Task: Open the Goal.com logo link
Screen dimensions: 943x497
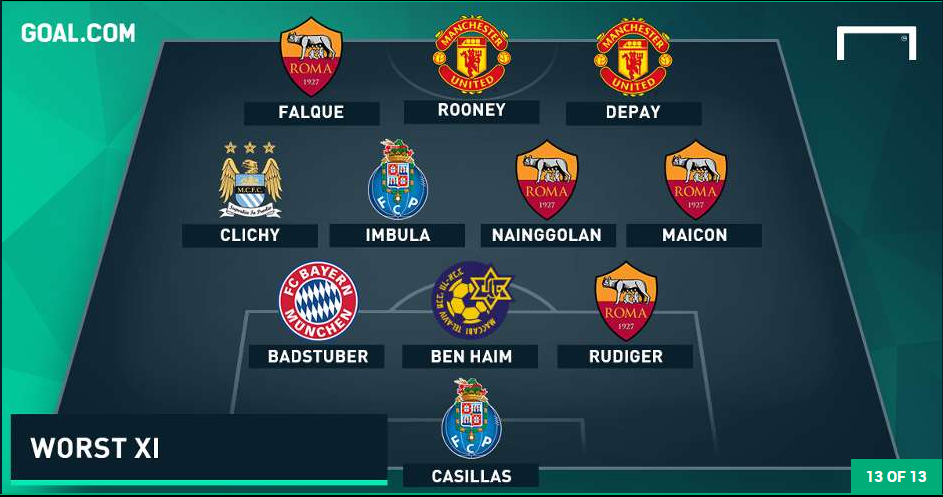Action: pos(78,32)
